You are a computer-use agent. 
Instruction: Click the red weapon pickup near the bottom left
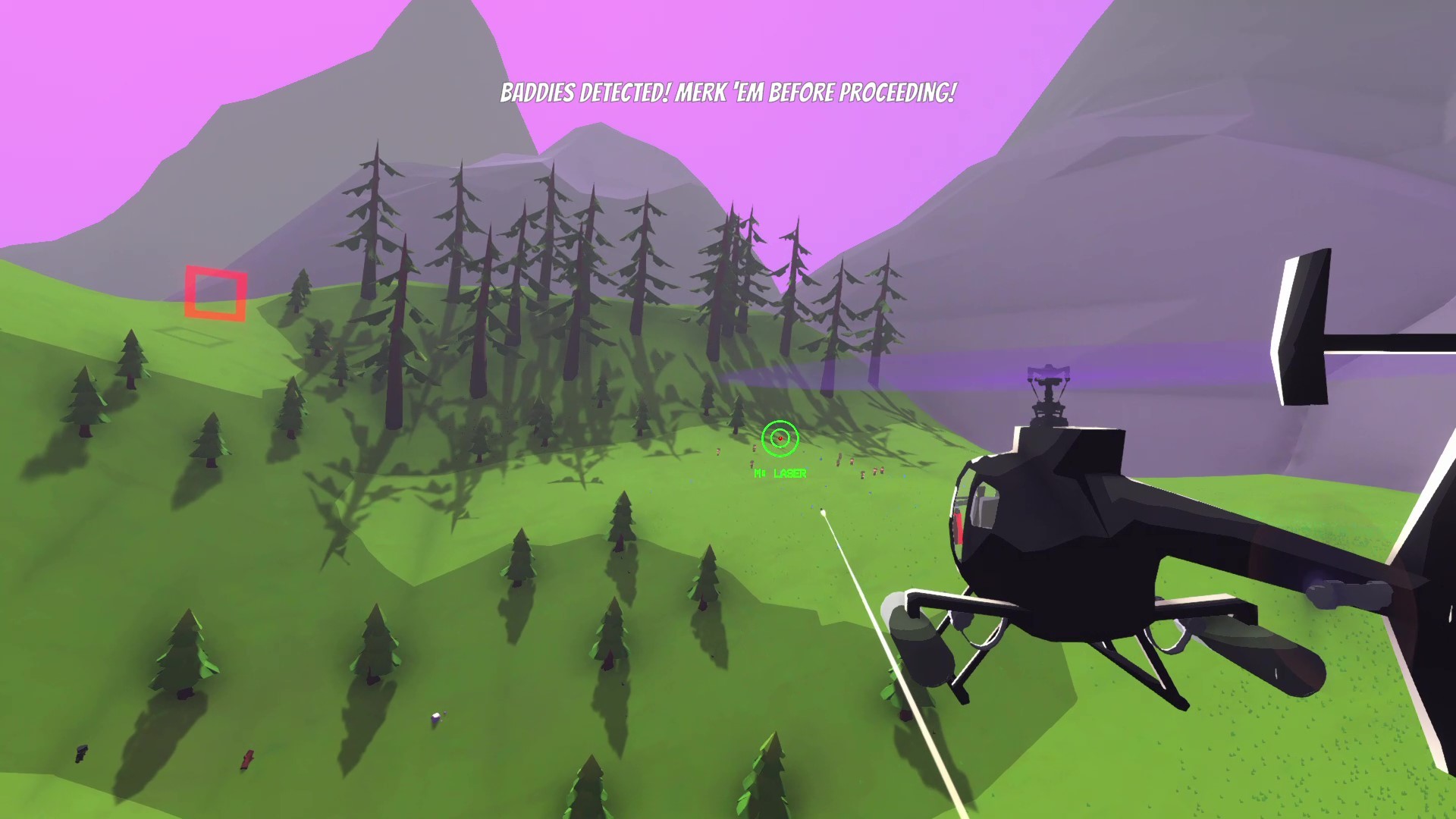pyautogui.click(x=248, y=758)
